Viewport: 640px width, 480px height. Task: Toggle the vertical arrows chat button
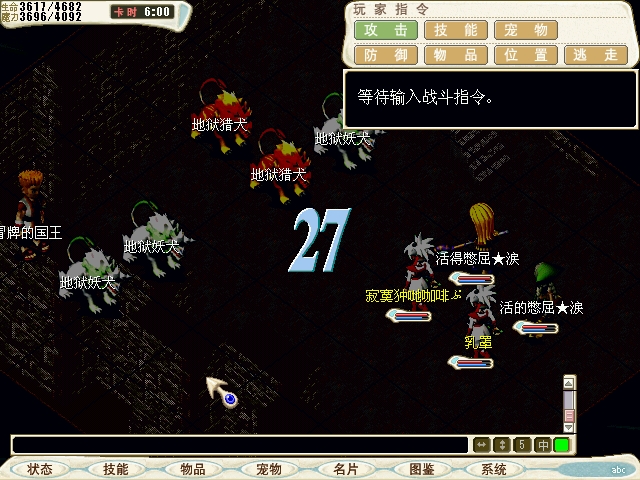[502, 445]
